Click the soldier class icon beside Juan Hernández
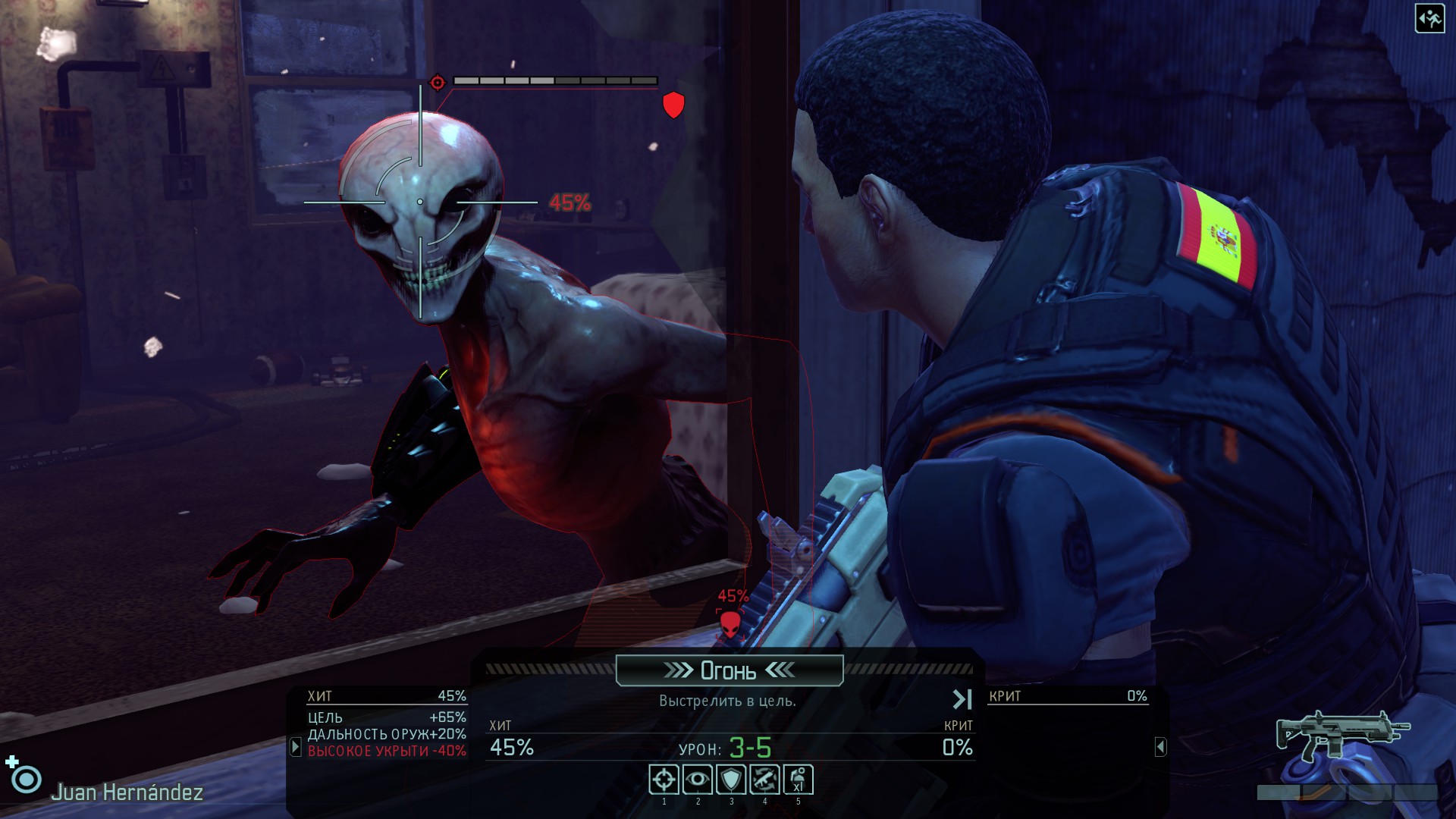This screenshot has height=819, width=1456. (x=27, y=779)
